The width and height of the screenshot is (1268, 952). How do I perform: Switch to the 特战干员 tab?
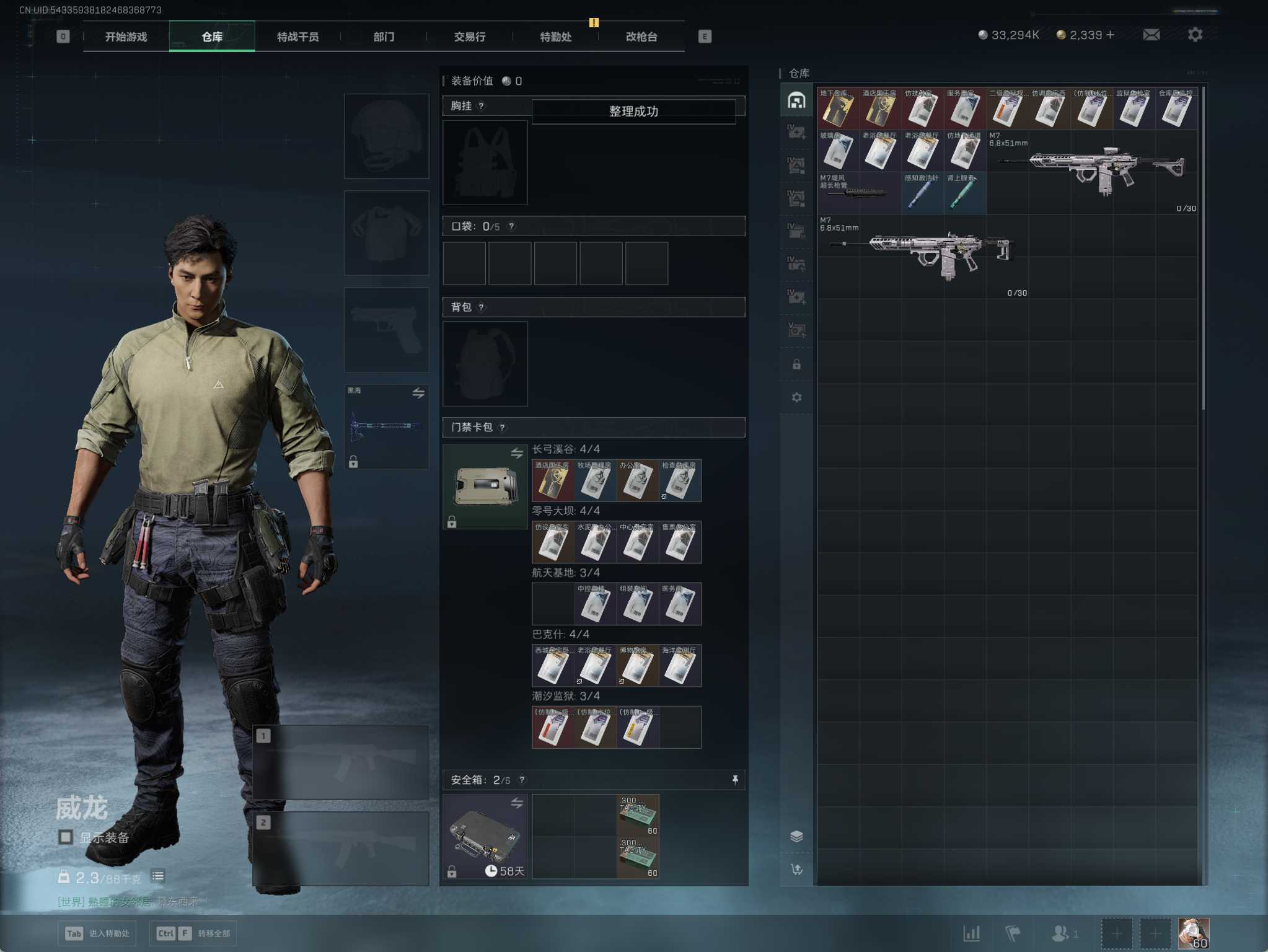(297, 37)
